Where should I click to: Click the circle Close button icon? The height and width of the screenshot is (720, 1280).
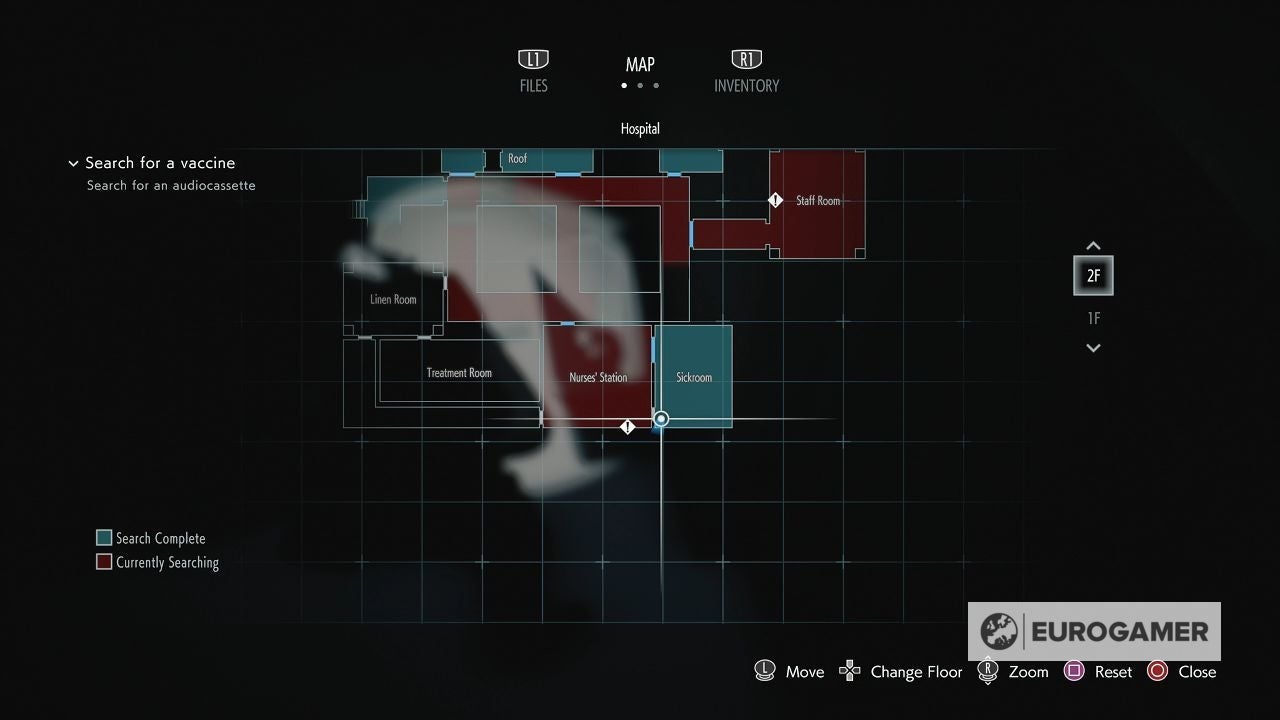1158,671
